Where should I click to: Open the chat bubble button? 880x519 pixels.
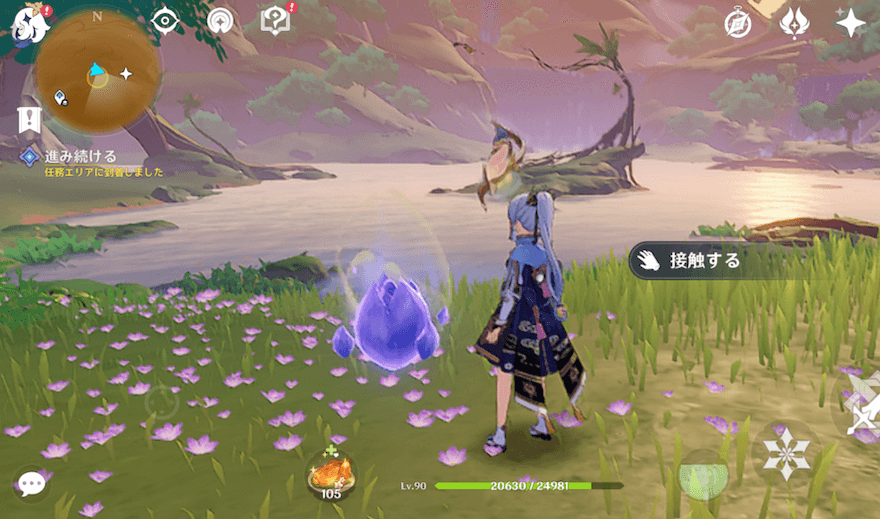32,484
